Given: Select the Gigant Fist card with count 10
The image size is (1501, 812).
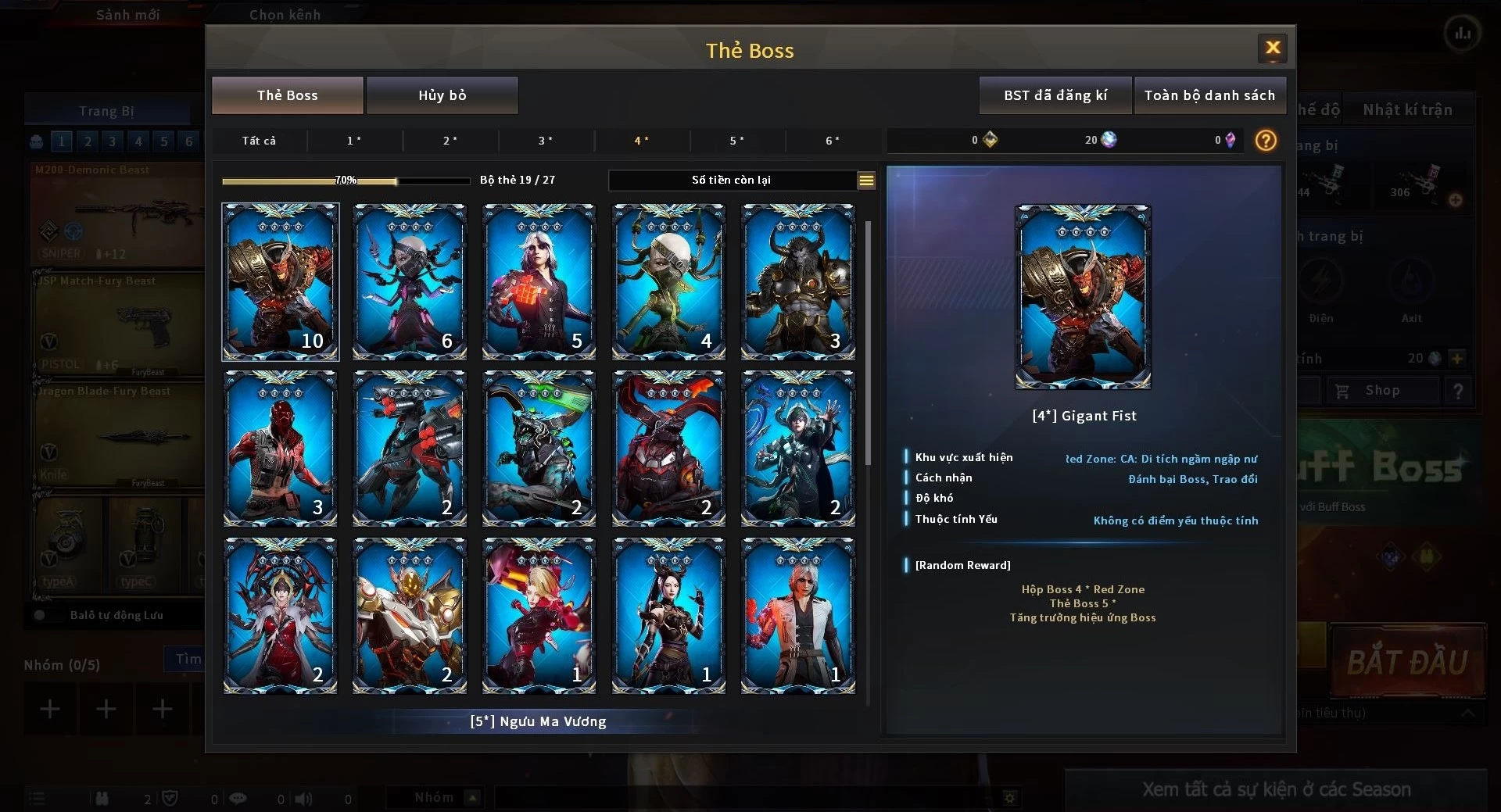Looking at the screenshot, I should 281,282.
